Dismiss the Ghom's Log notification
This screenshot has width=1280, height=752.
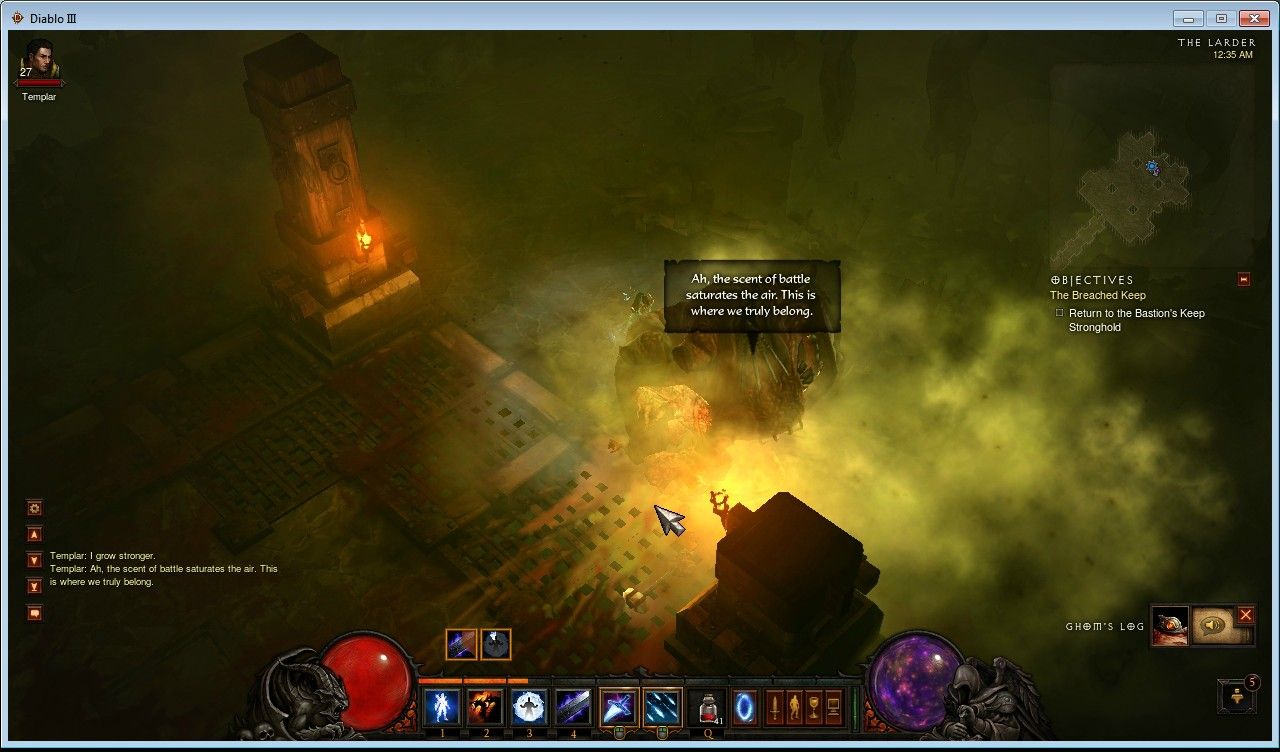1245,617
